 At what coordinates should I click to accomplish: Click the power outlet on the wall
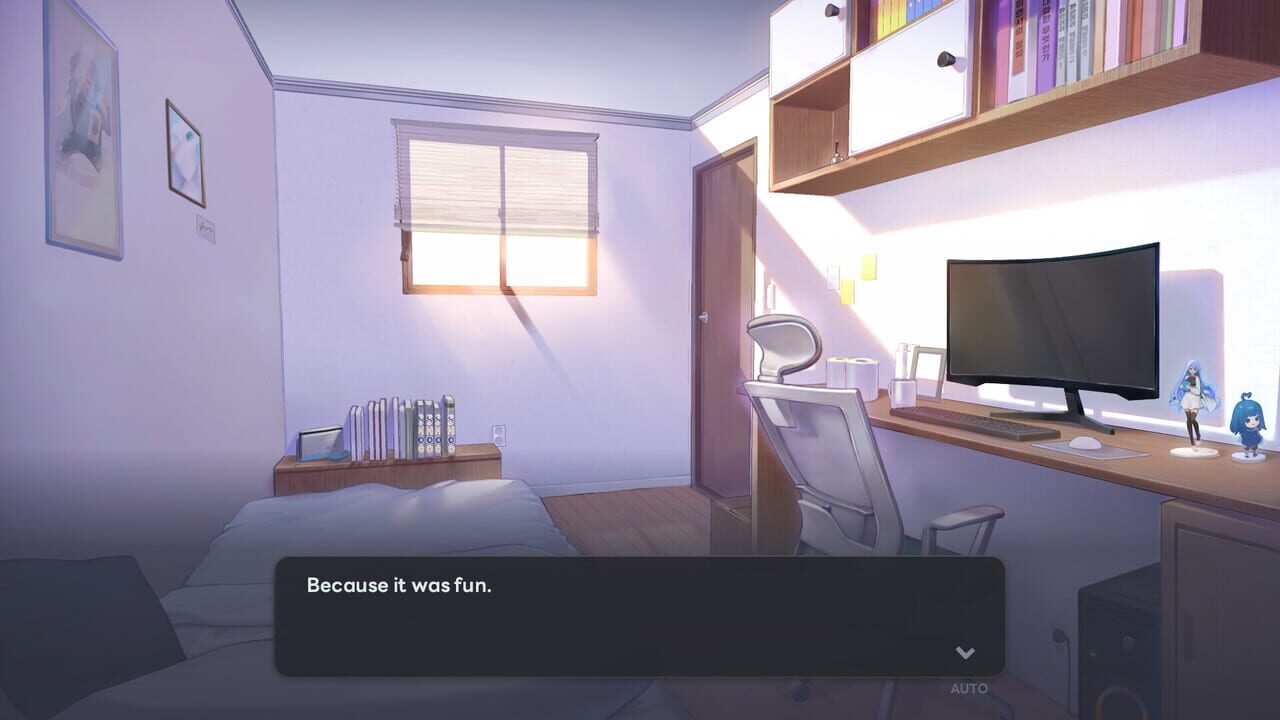coord(498,435)
